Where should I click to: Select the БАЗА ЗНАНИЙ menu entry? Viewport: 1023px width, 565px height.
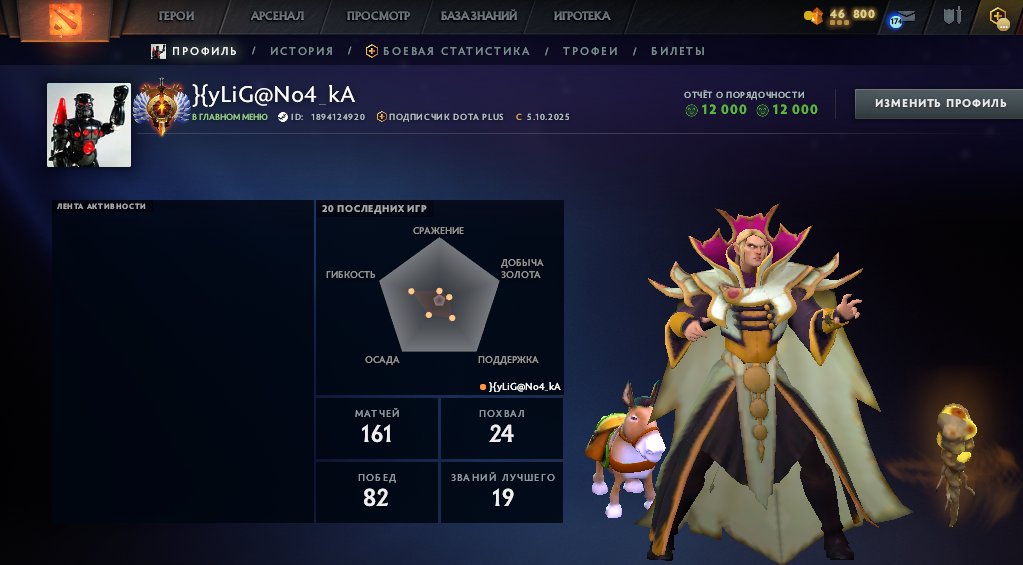click(479, 16)
